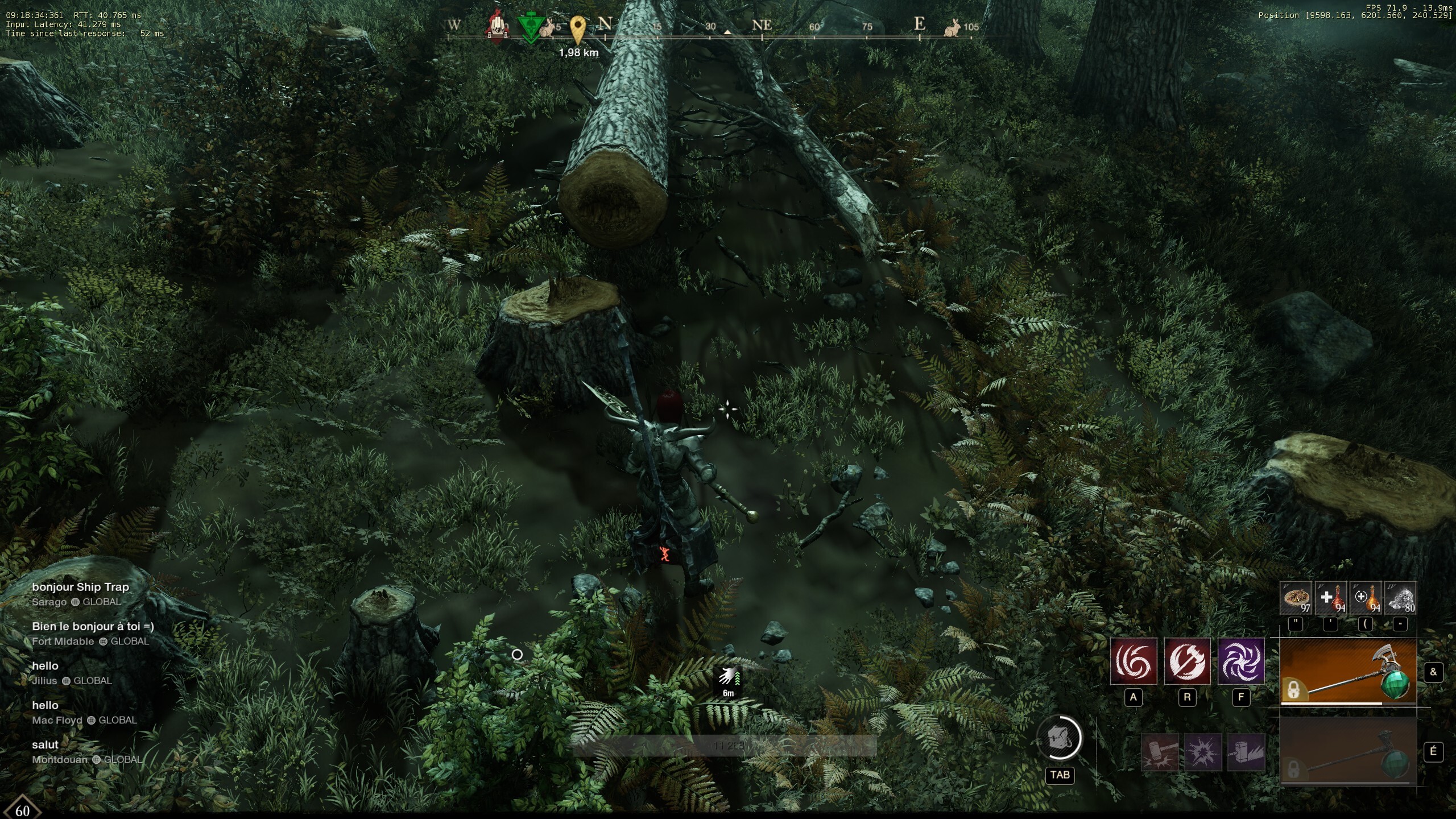Image resolution: width=1456 pixels, height=819 pixels.
Task: Click the dimmed purple burst hammer ability
Action: pos(1203,752)
